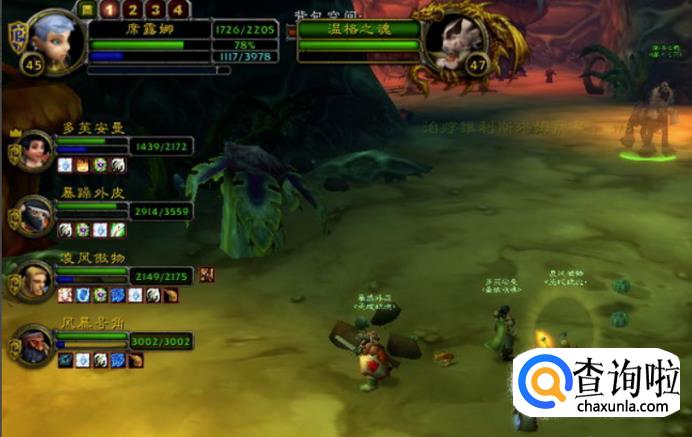Click the debuff icon beside 凌风傲物's health value
The height and width of the screenshot is (437, 692).
pos(207,274)
